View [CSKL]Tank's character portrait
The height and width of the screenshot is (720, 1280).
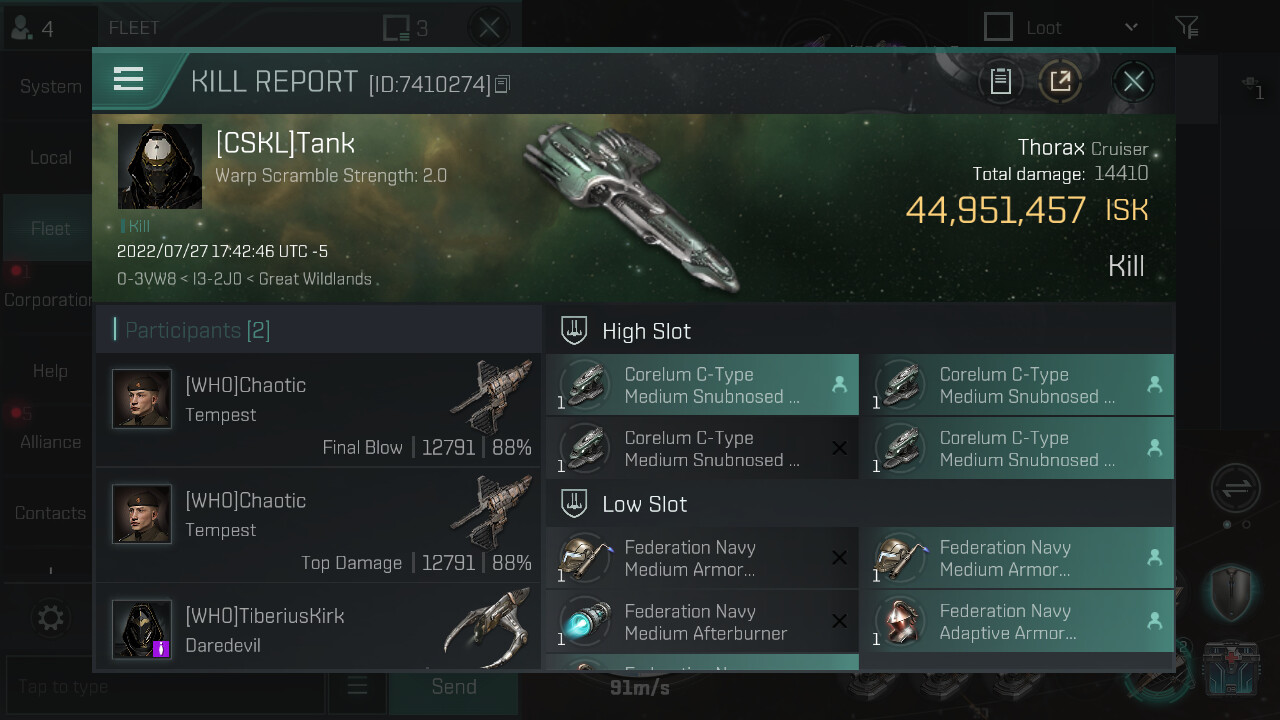160,166
